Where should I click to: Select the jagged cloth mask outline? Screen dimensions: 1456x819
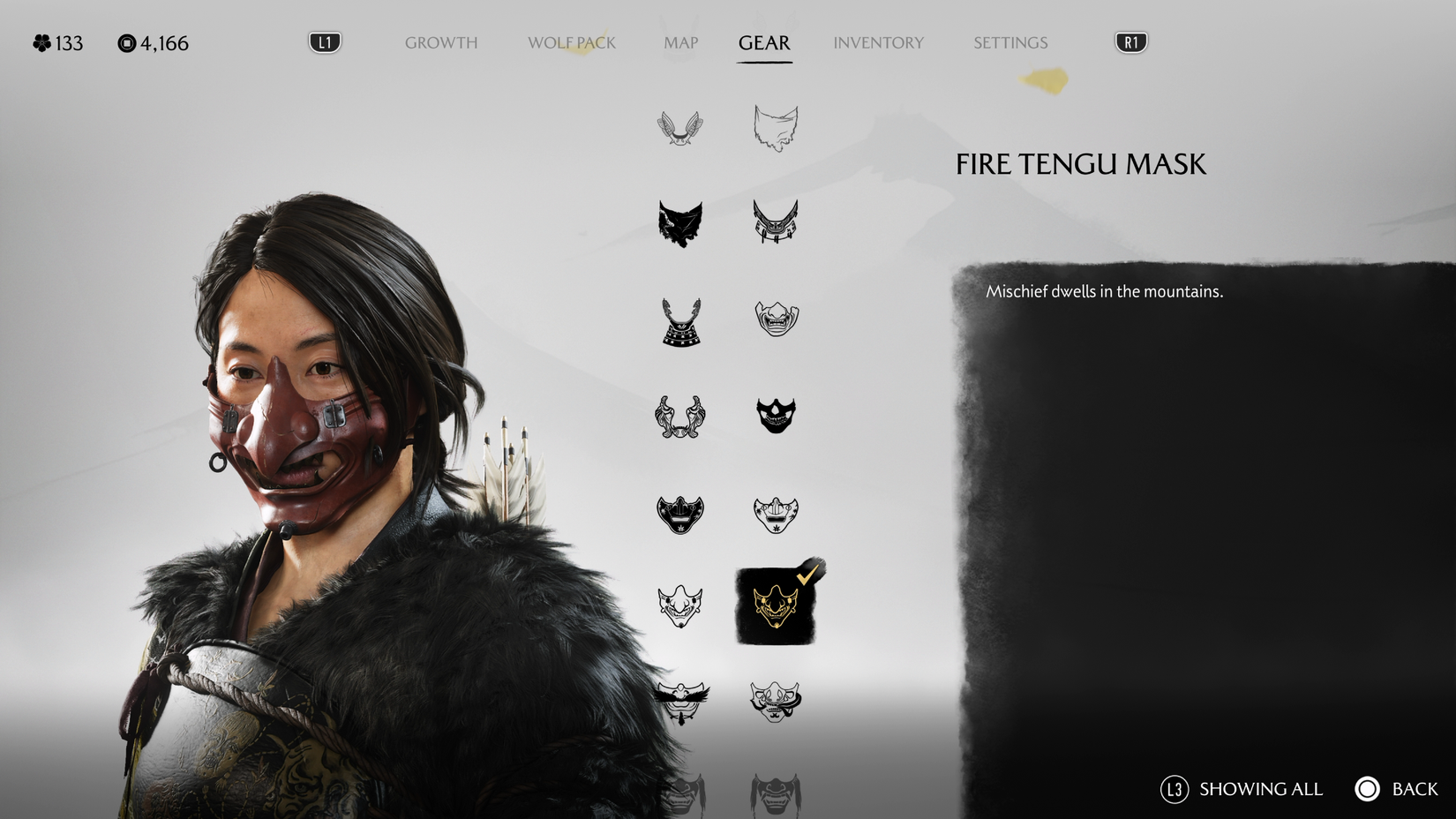(775, 126)
